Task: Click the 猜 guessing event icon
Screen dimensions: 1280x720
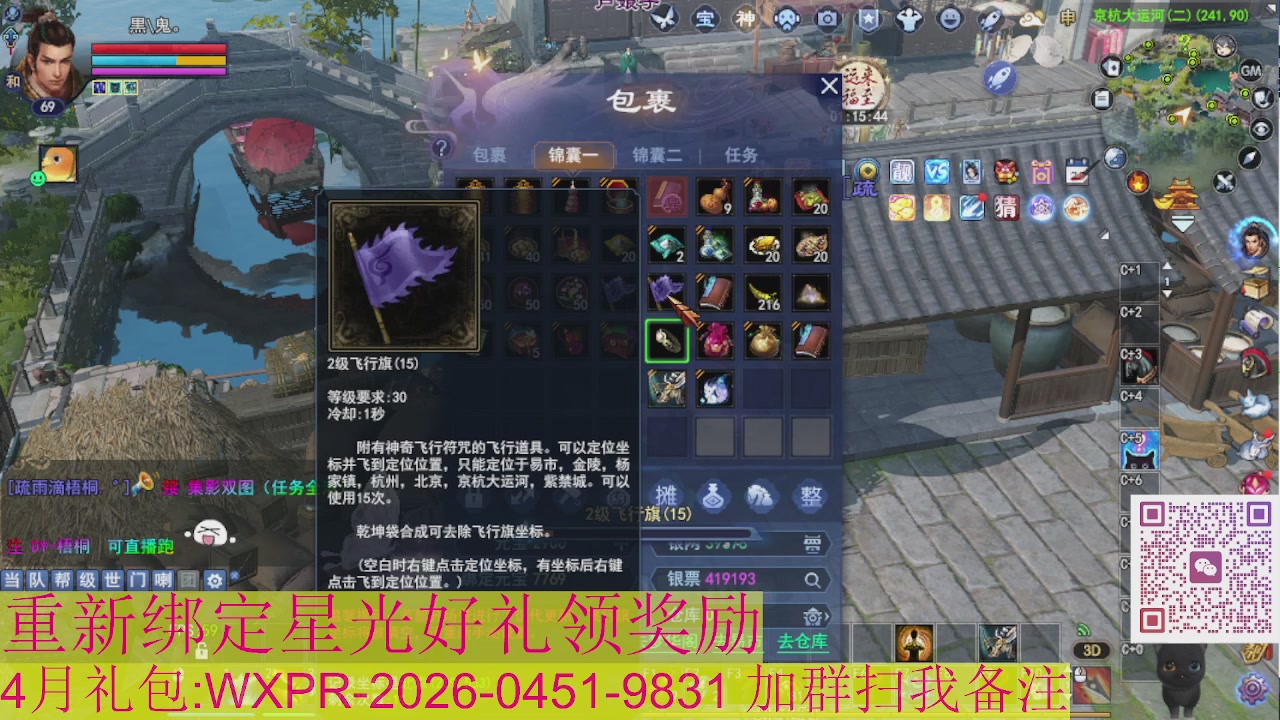Action: (x=1005, y=208)
